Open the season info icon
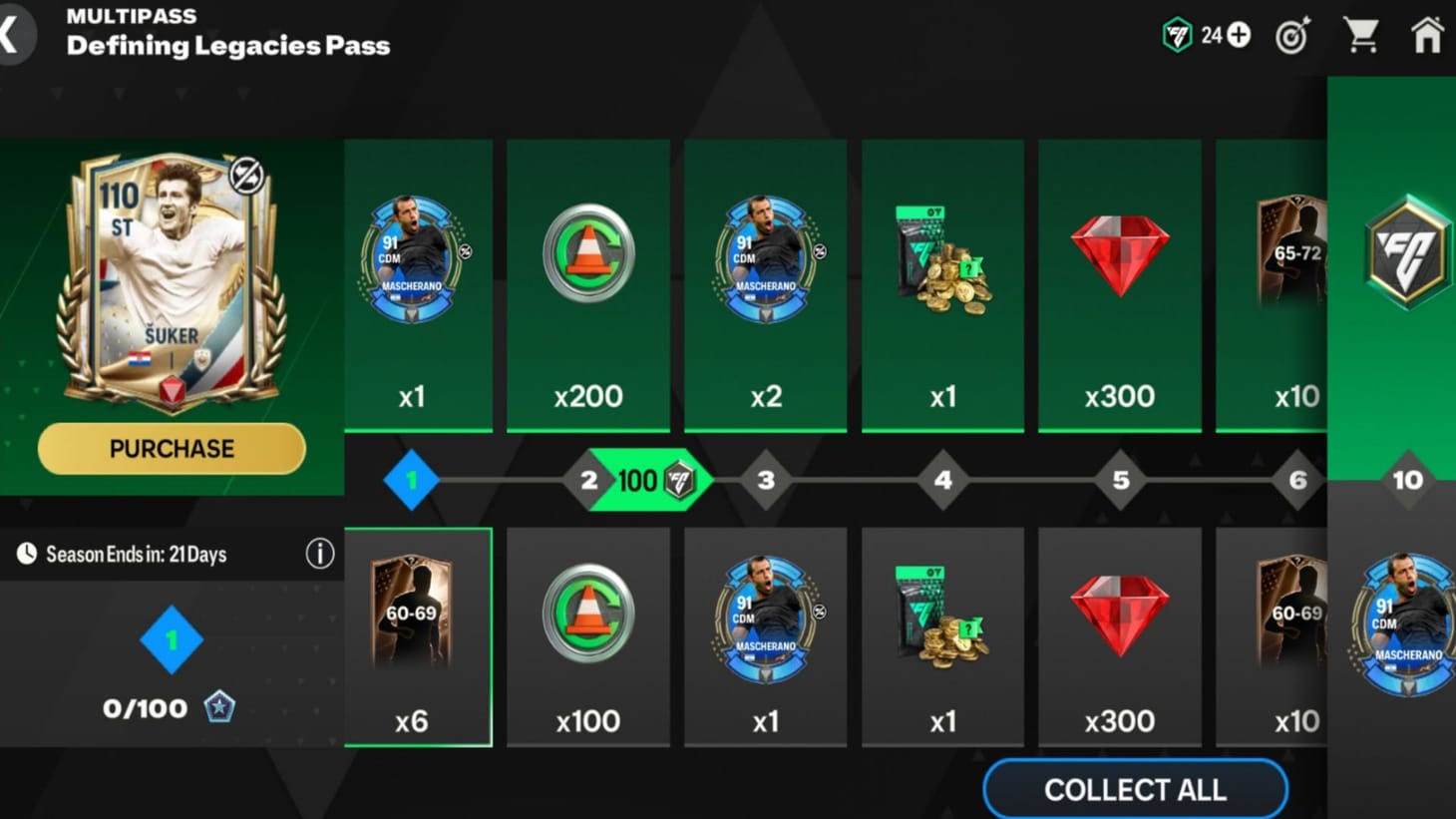This screenshot has height=819, width=1456. point(319,553)
